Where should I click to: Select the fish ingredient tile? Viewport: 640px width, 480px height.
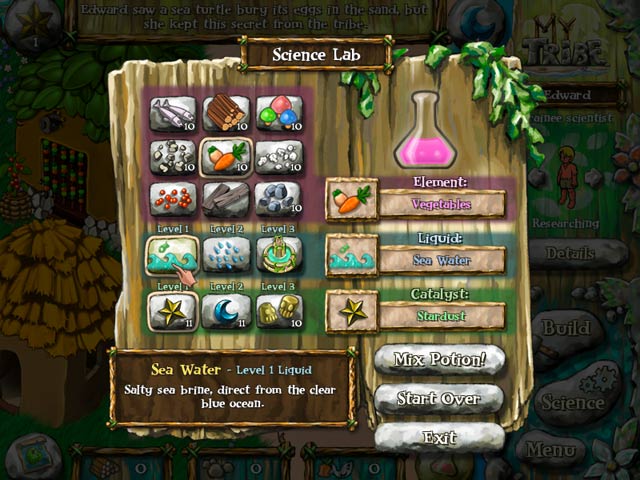tap(172, 113)
